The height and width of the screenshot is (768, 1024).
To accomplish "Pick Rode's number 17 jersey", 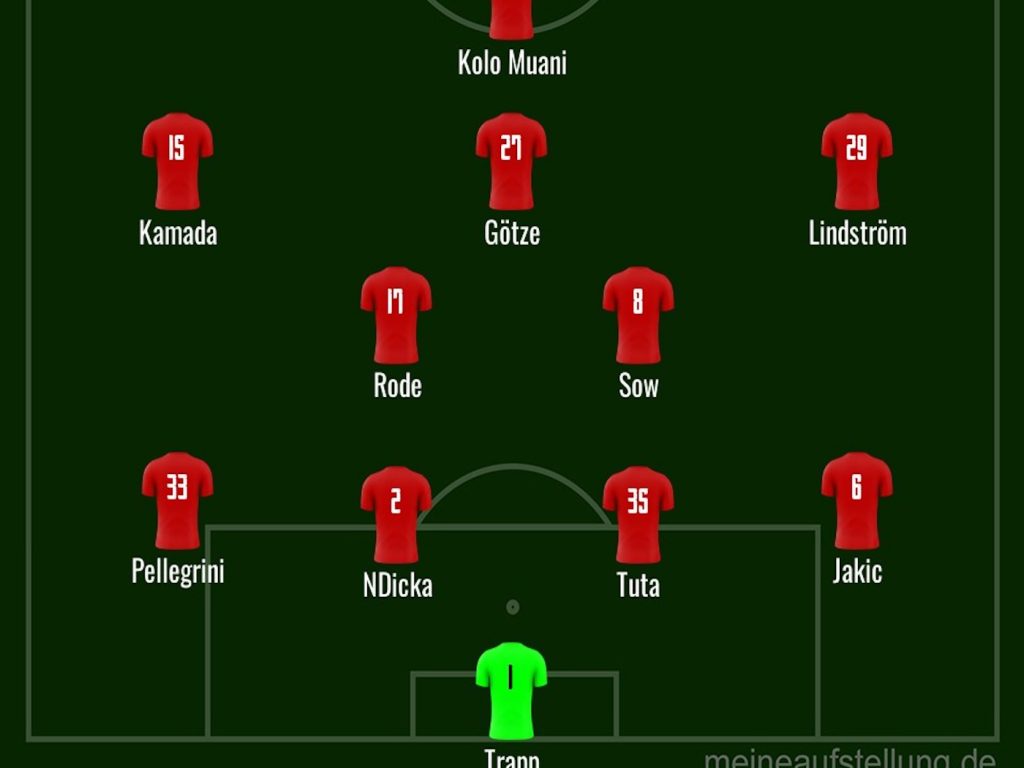I will click(396, 314).
